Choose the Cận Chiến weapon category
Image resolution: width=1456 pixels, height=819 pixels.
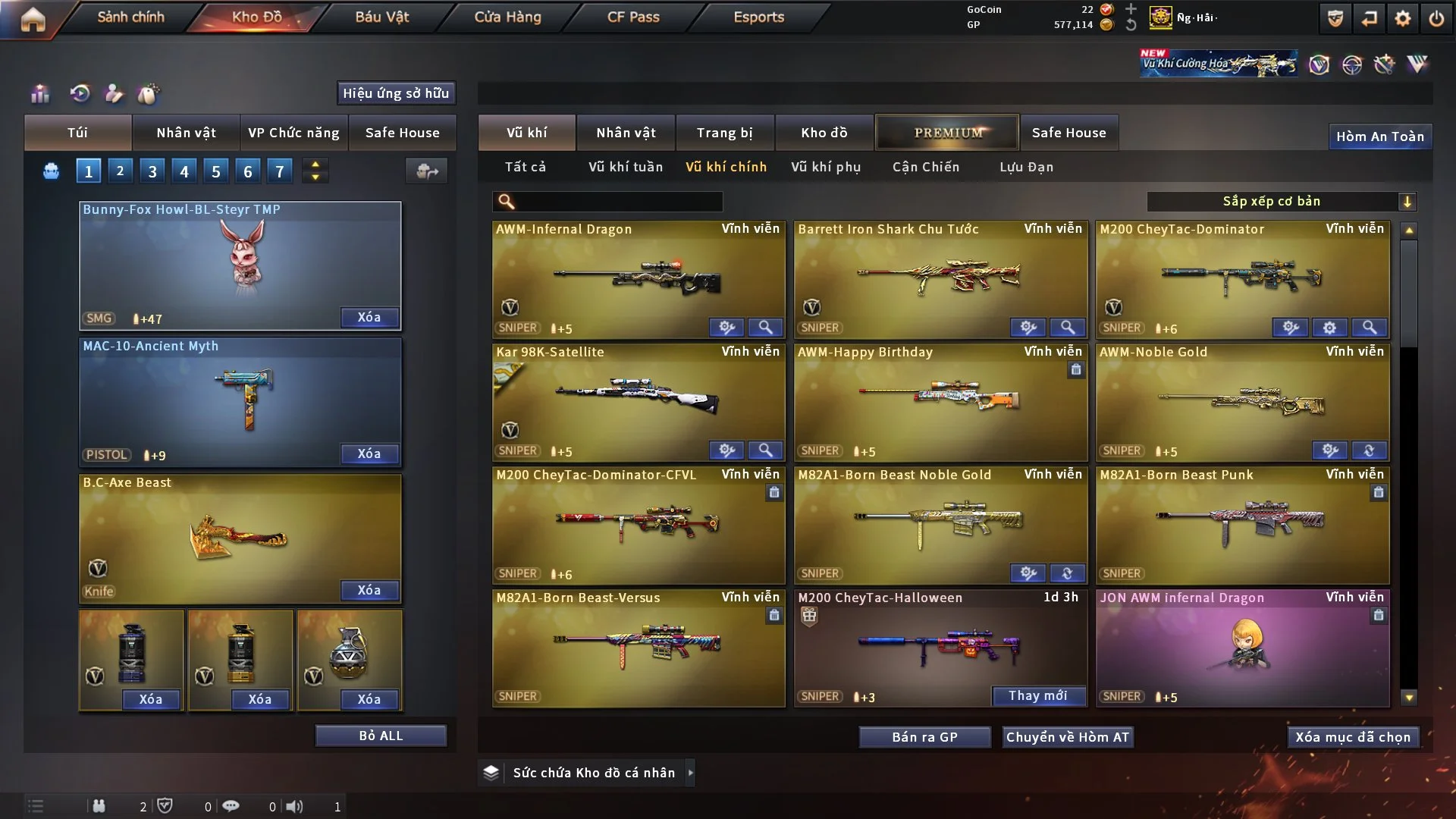(926, 167)
